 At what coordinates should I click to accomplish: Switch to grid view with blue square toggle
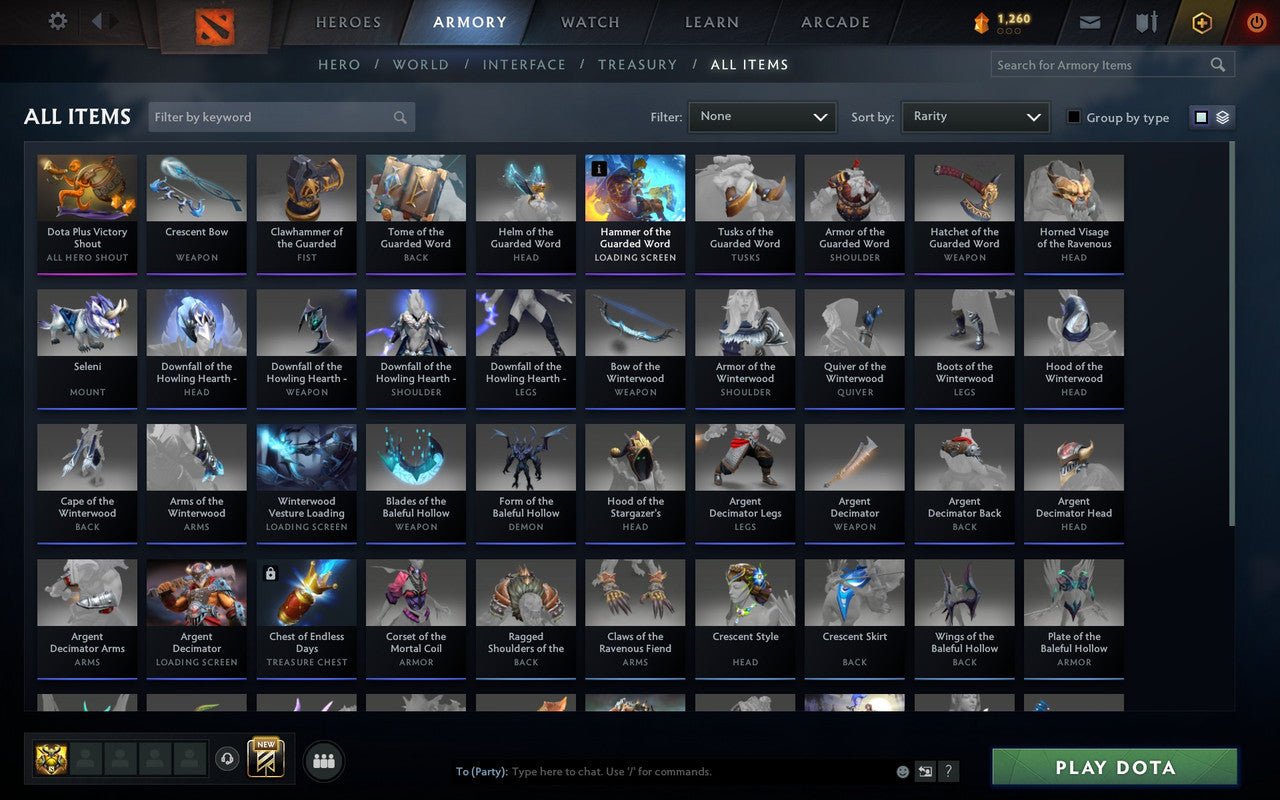[1202, 117]
